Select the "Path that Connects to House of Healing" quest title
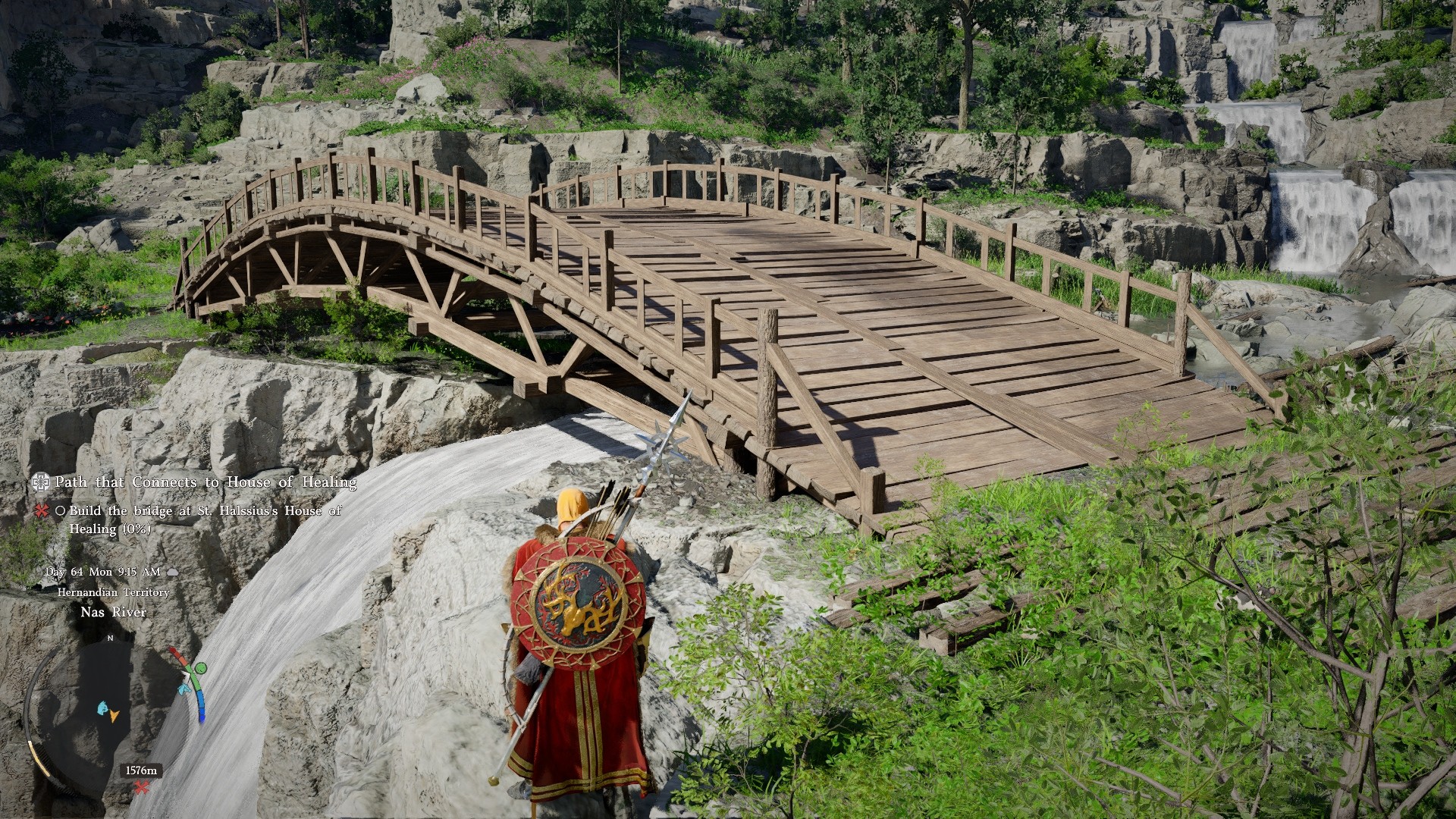1456x819 pixels. (206, 482)
